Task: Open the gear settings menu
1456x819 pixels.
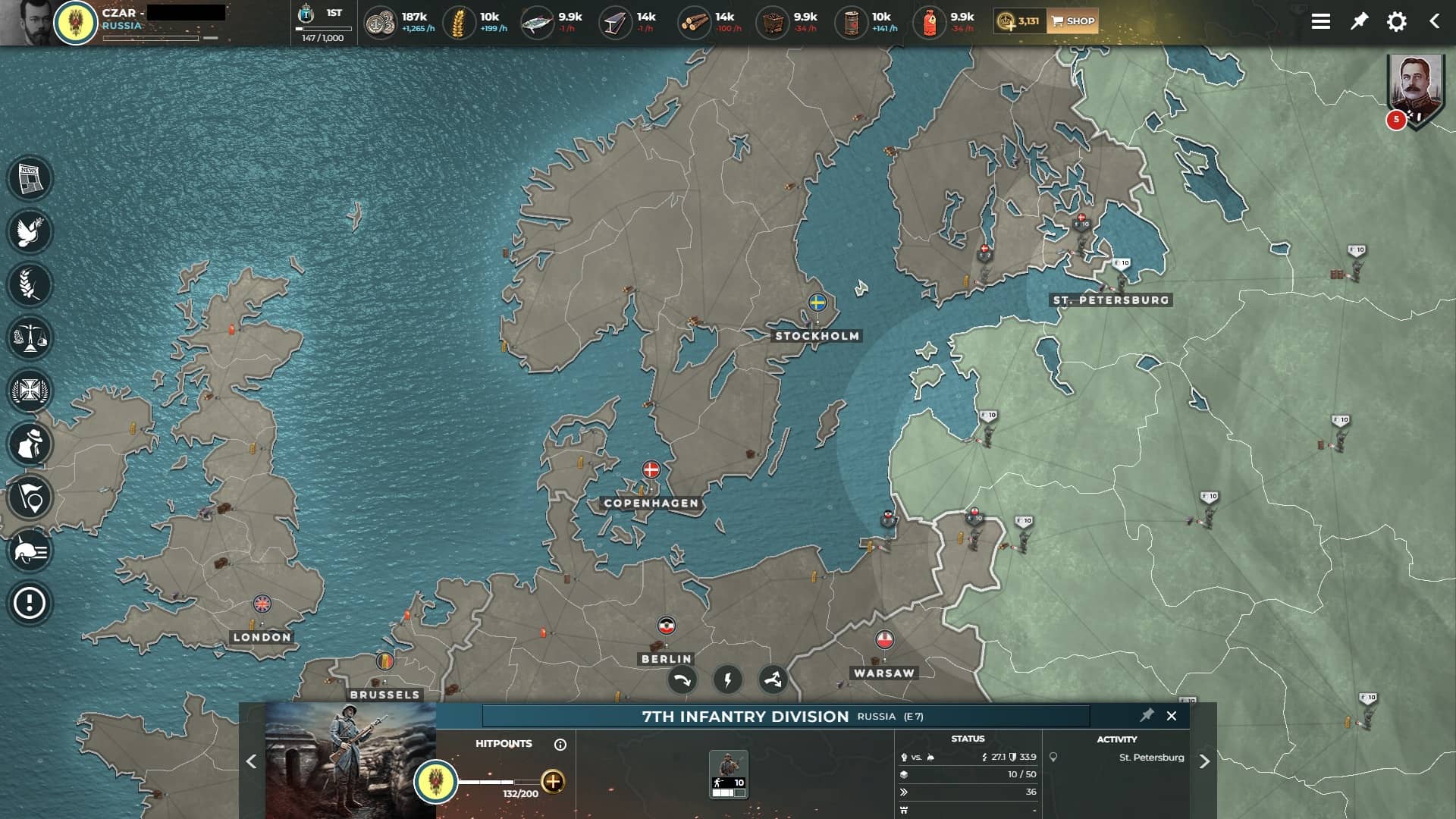Action: [1396, 21]
